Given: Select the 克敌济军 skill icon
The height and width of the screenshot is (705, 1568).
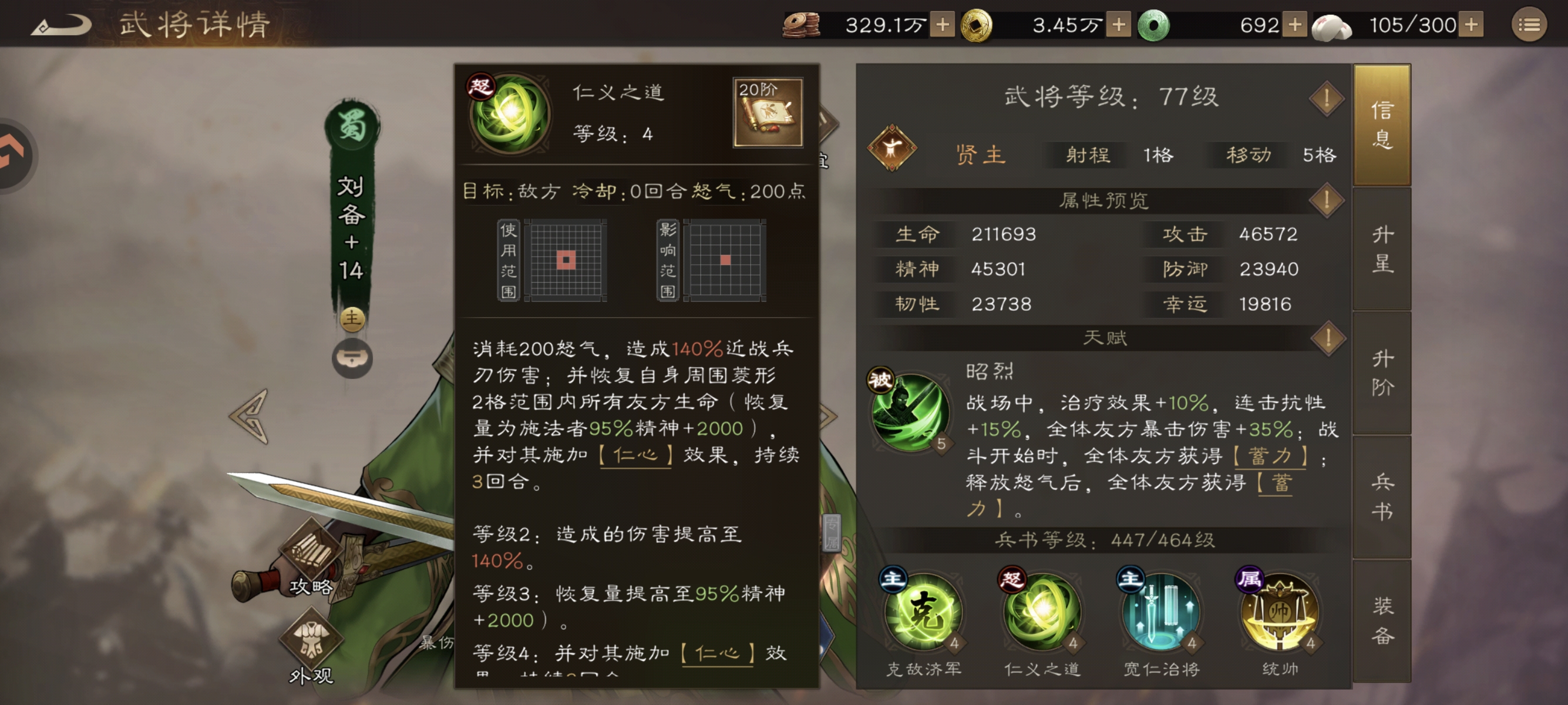Looking at the screenshot, I should [923, 615].
